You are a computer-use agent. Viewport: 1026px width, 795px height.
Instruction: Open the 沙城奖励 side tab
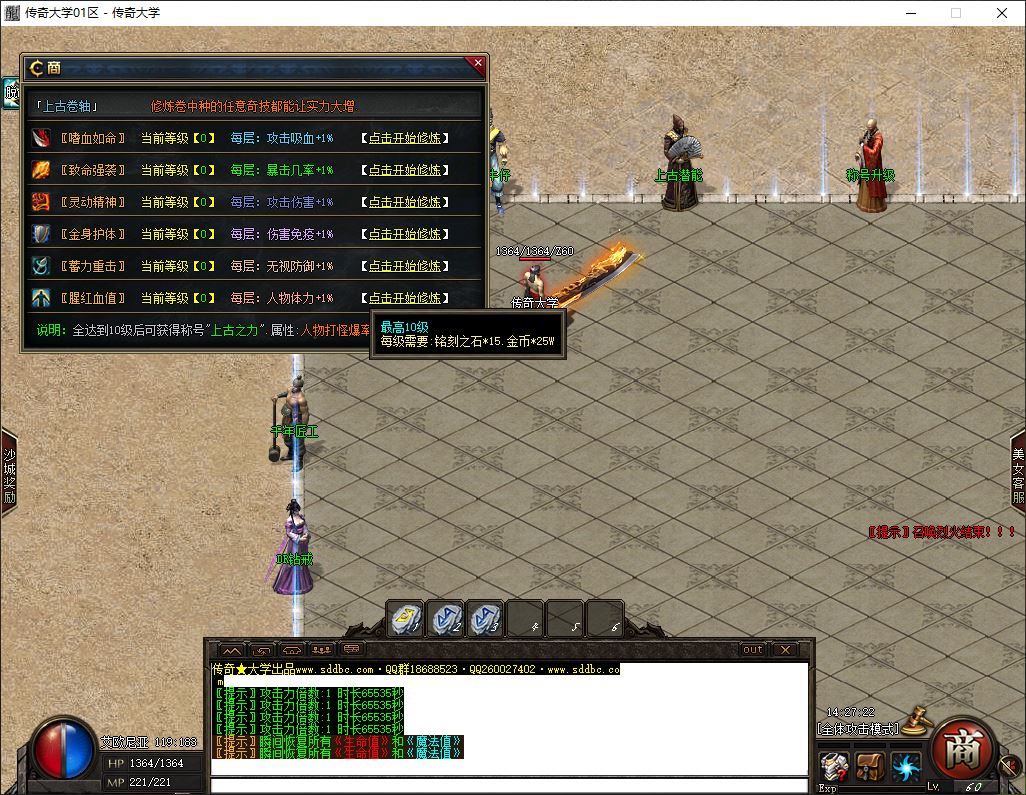pos(9,472)
